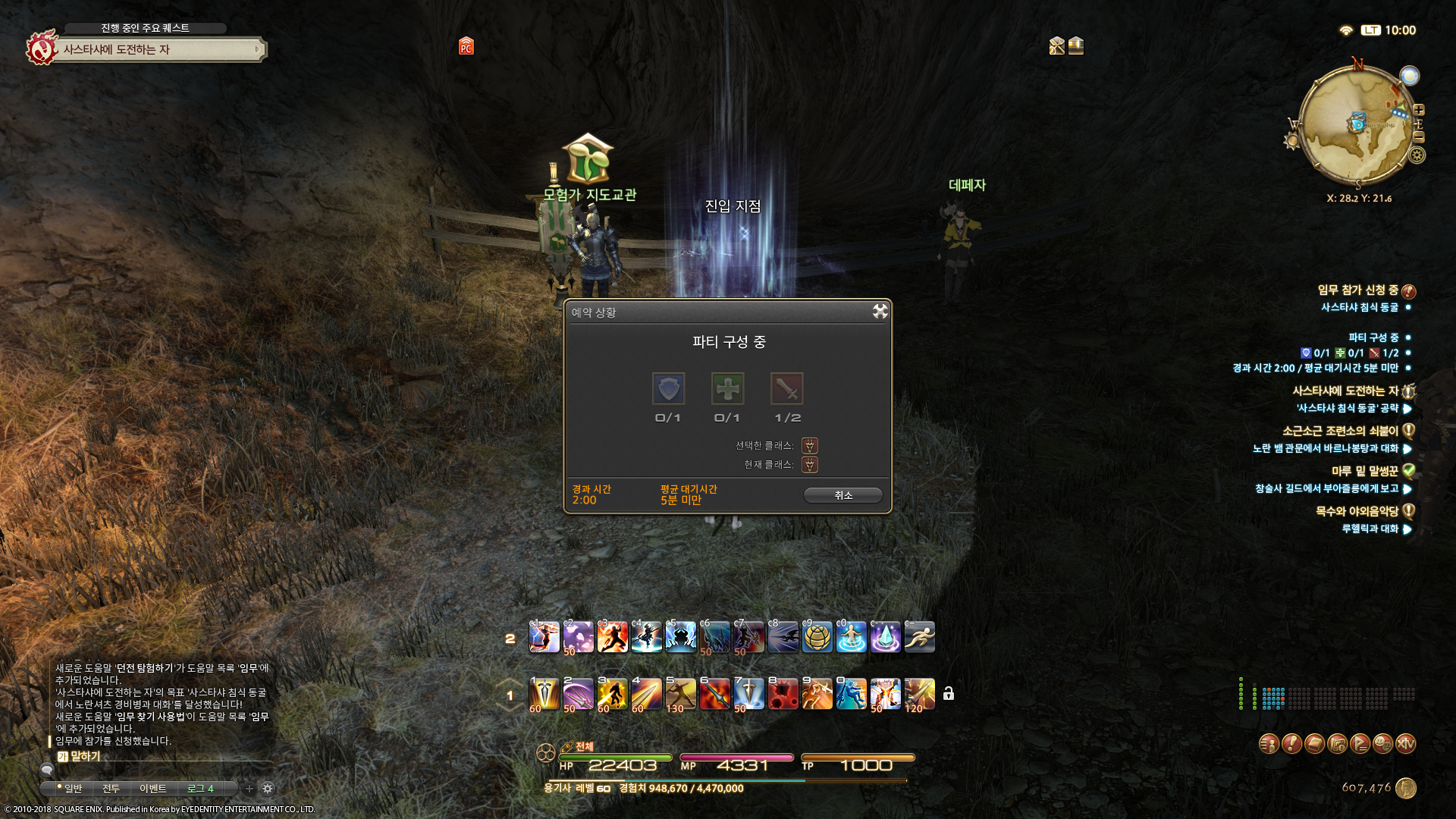Open the 로그 4 chat tab

[200, 789]
